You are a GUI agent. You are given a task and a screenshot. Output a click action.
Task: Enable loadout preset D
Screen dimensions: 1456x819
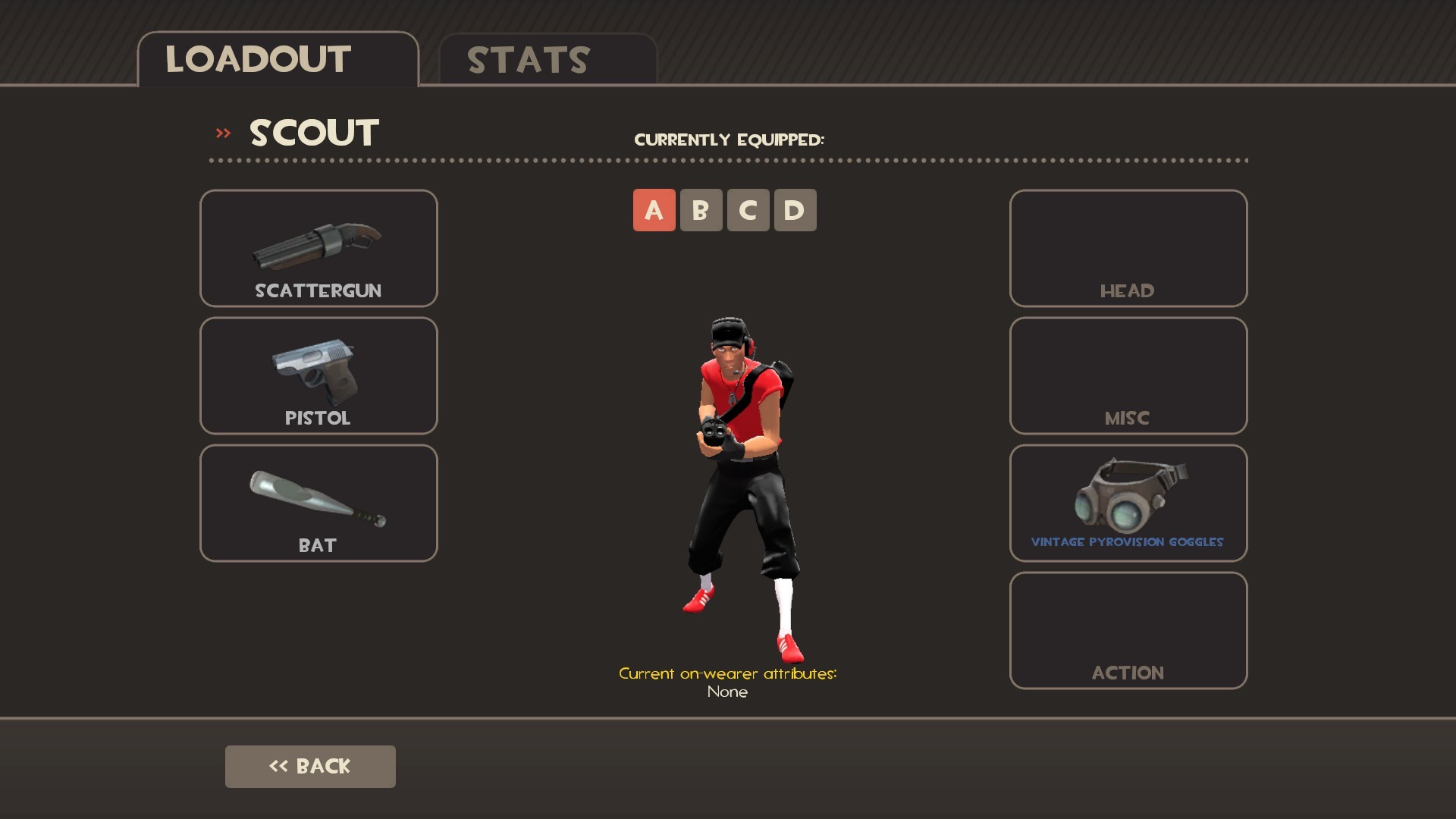(x=795, y=210)
